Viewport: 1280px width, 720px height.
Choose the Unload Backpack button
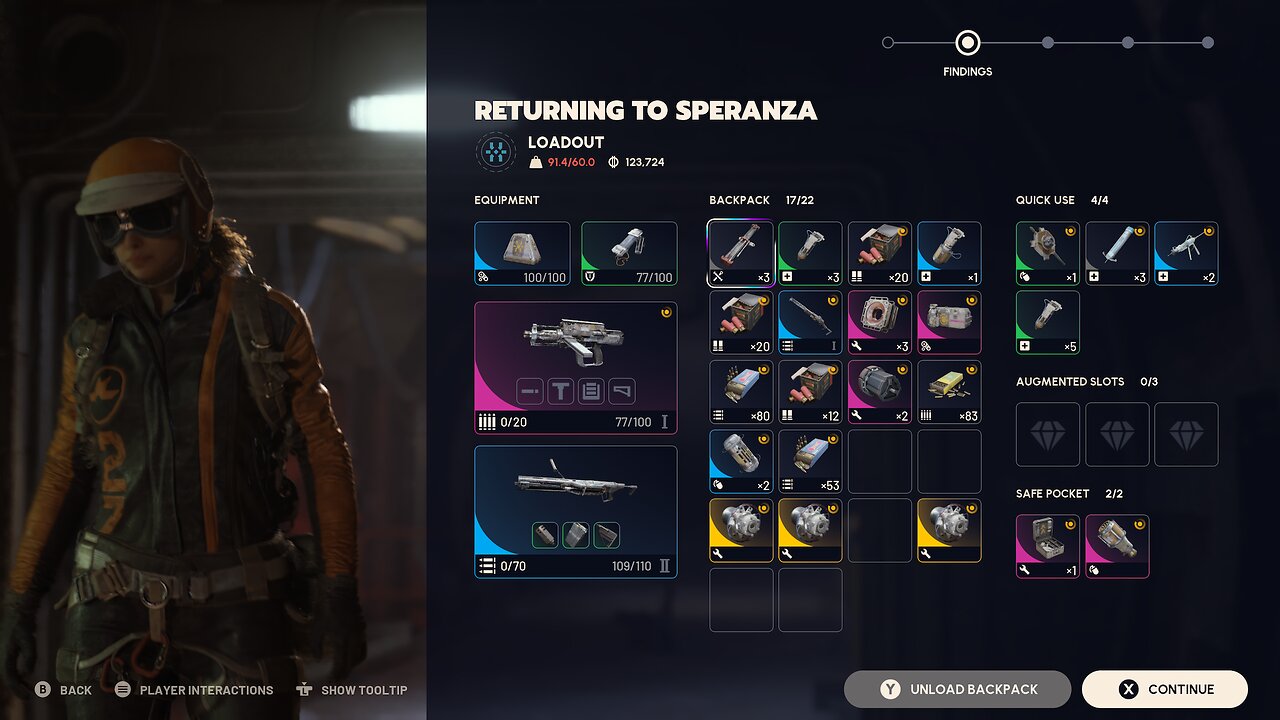tap(957, 689)
